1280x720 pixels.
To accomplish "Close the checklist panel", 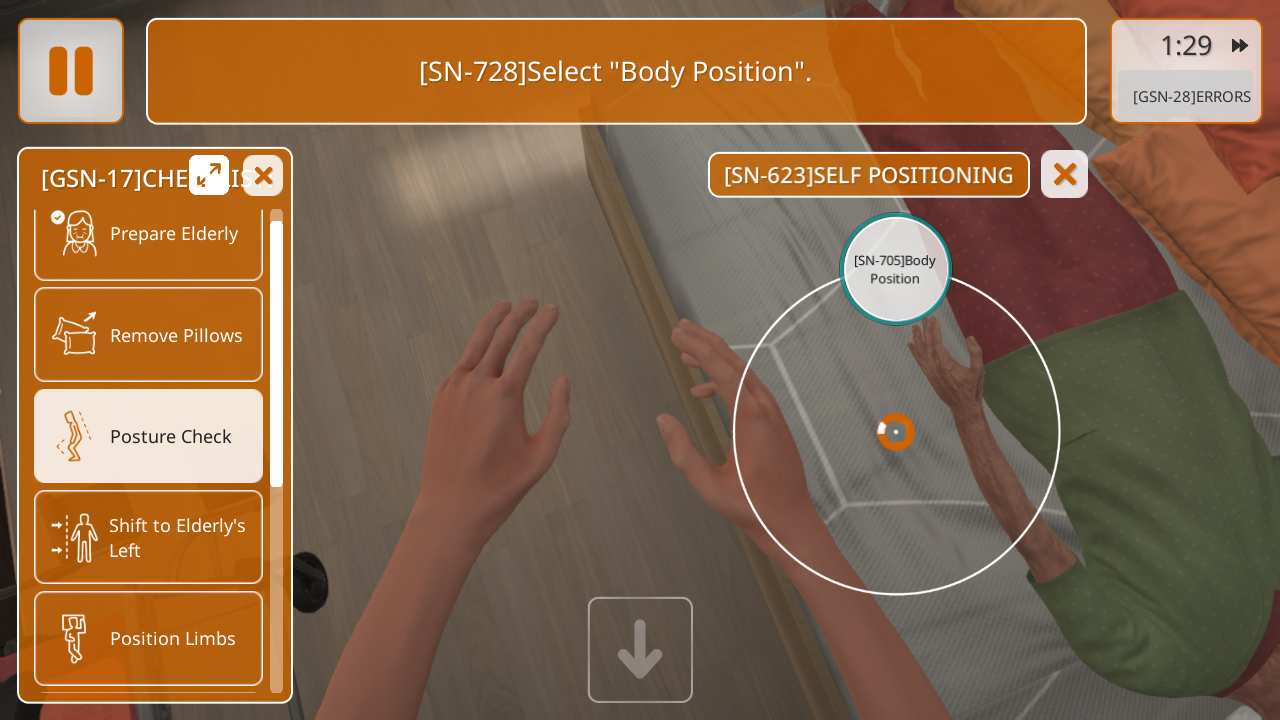I will click(263, 176).
